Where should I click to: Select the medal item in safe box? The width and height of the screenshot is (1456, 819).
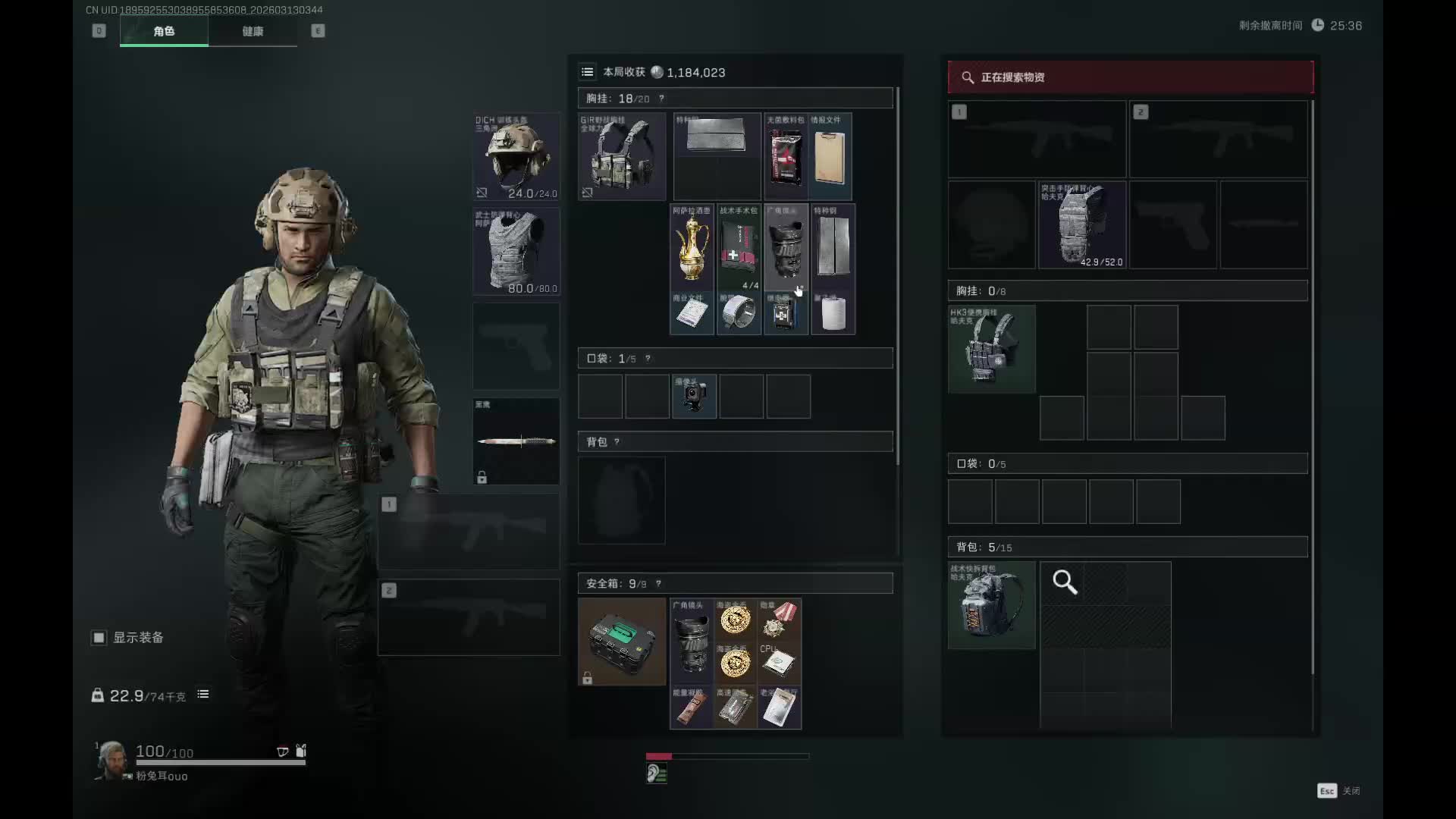pos(779,619)
